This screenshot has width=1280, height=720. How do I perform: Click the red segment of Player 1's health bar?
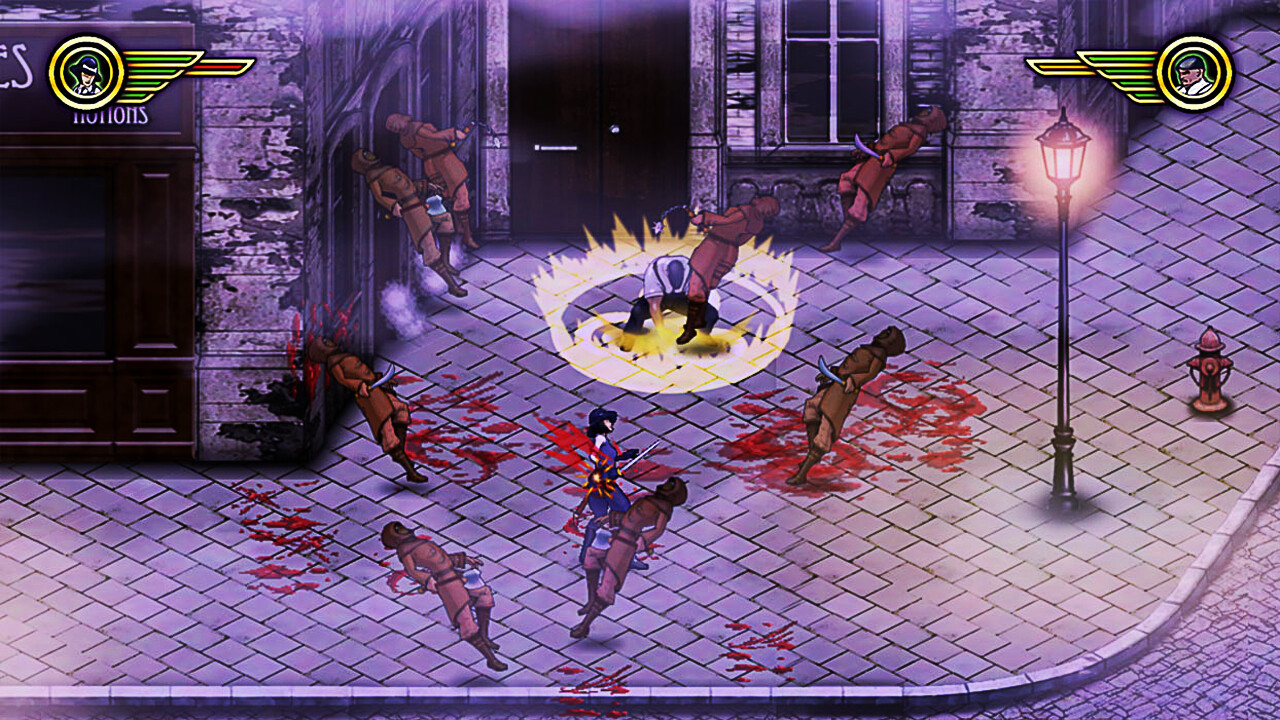pos(217,66)
